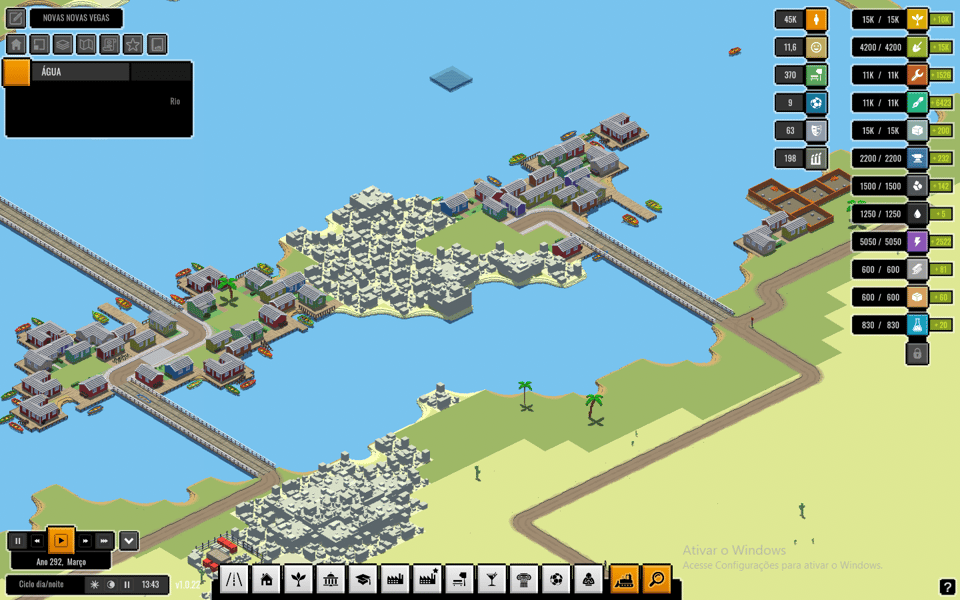Select the columned government building category
Screen dimensions: 960x600
330,579
